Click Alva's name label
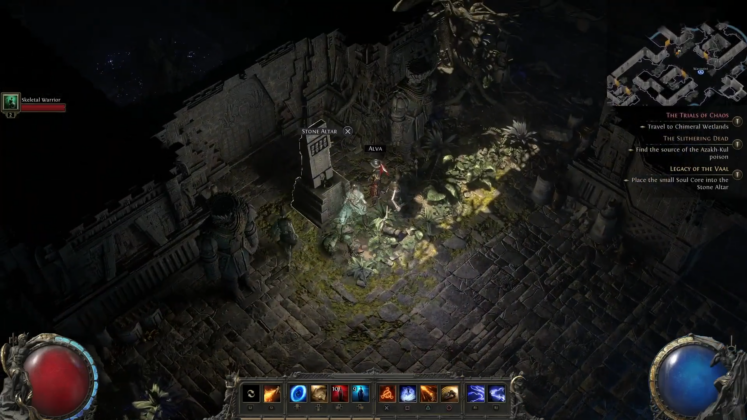 click(x=375, y=148)
